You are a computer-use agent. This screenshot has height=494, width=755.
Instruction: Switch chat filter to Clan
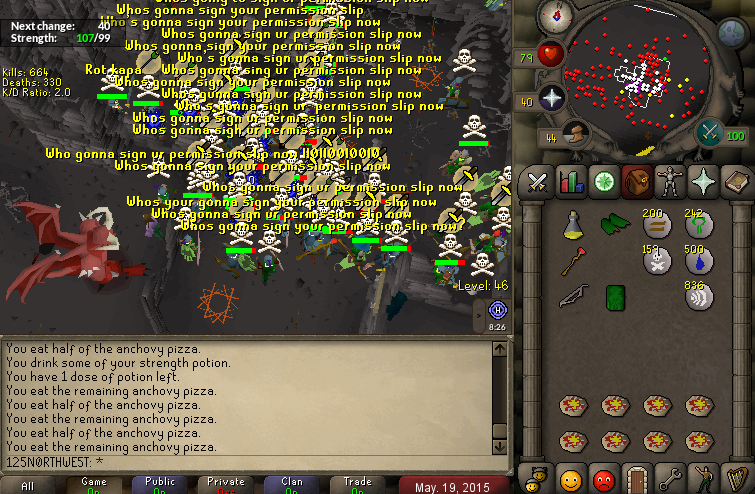point(292,485)
